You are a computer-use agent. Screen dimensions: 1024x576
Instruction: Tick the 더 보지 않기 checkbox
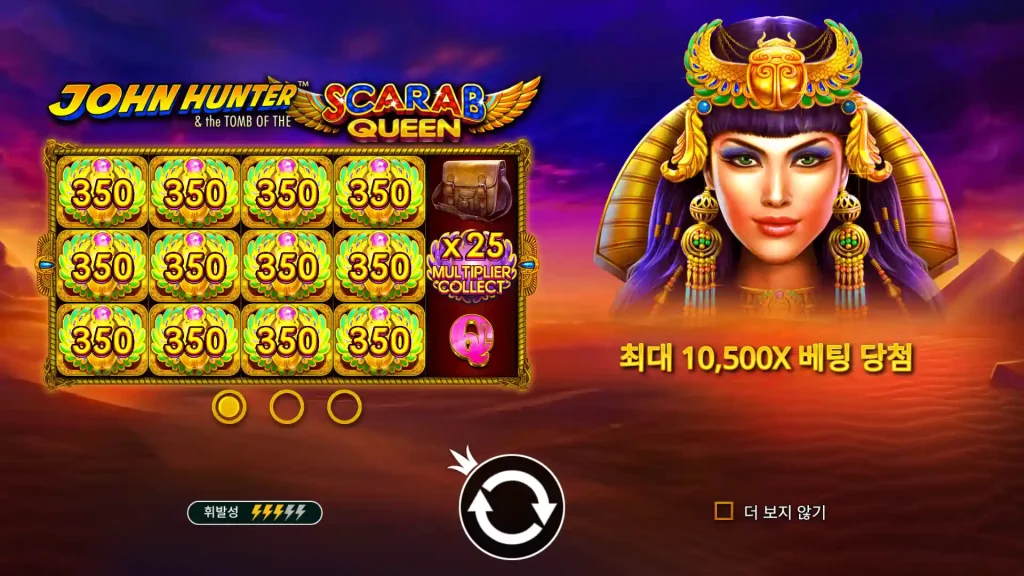tap(724, 512)
